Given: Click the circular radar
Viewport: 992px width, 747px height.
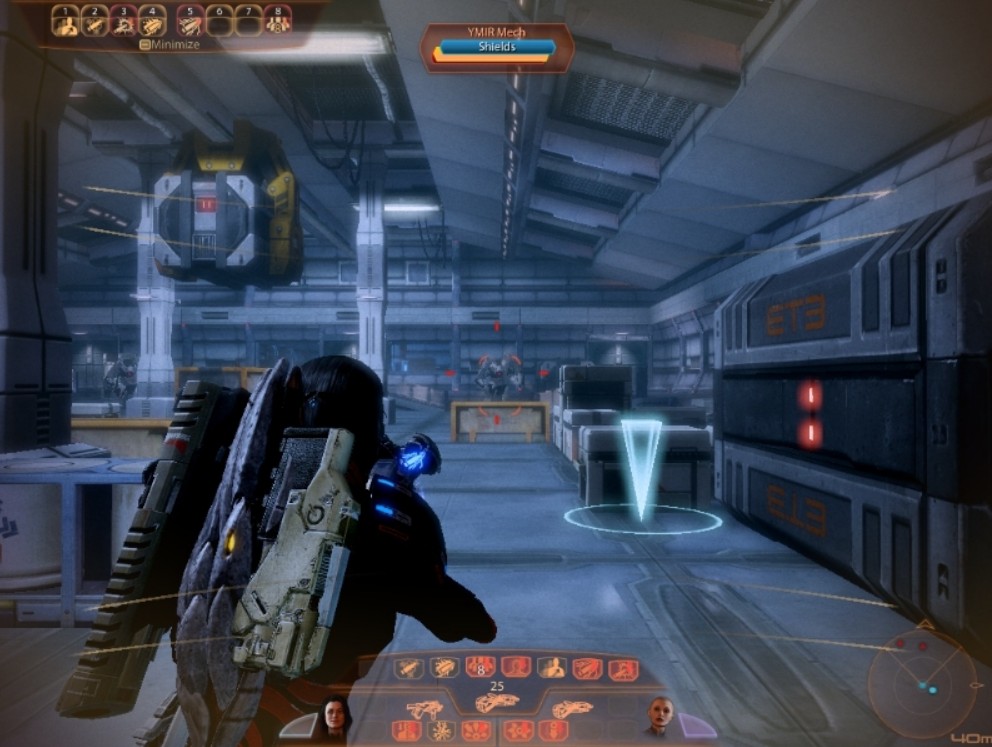Looking at the screenshot, I should point(920,683).
